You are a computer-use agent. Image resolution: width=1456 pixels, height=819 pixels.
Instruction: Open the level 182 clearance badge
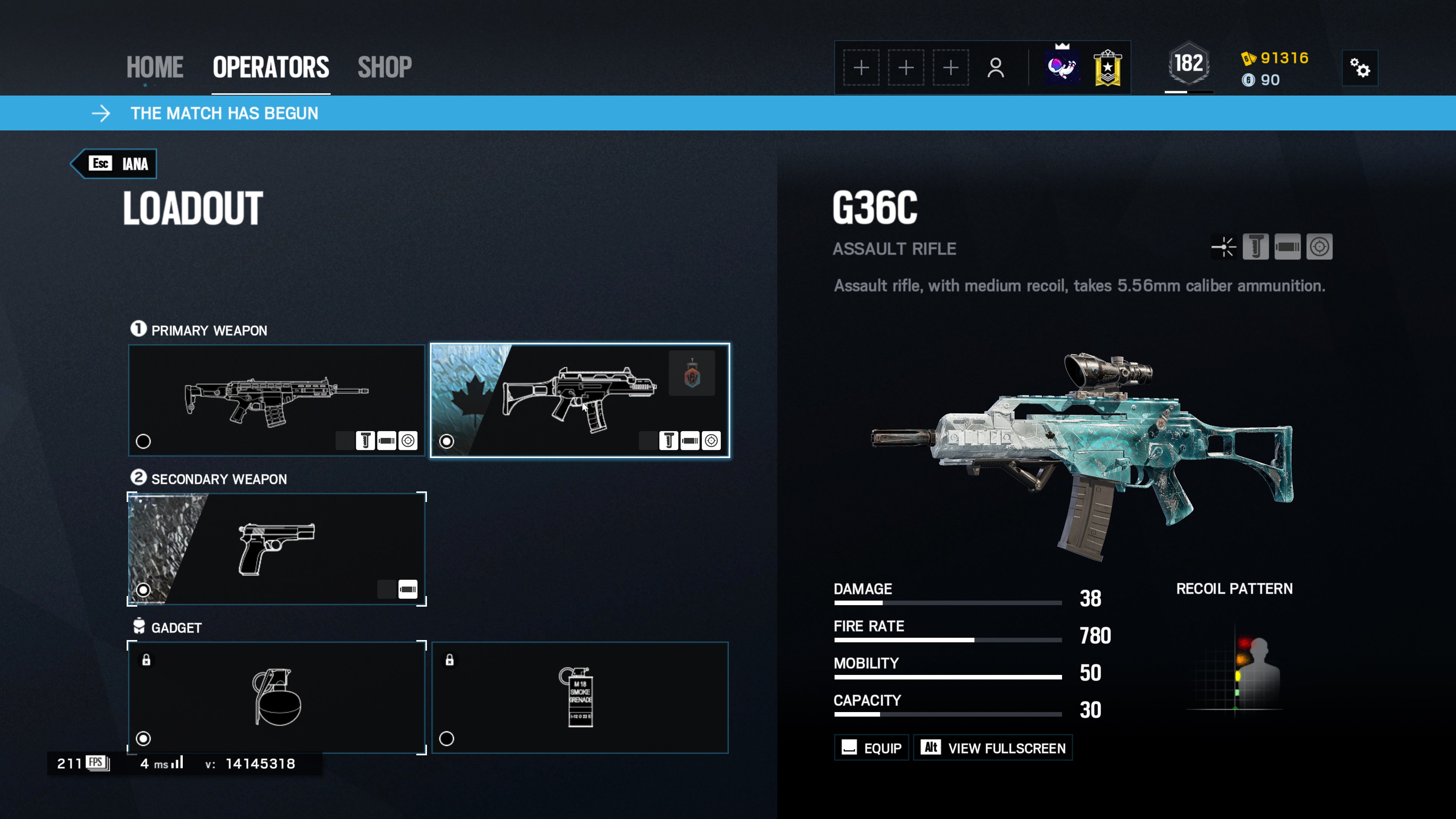point(1189,64)
